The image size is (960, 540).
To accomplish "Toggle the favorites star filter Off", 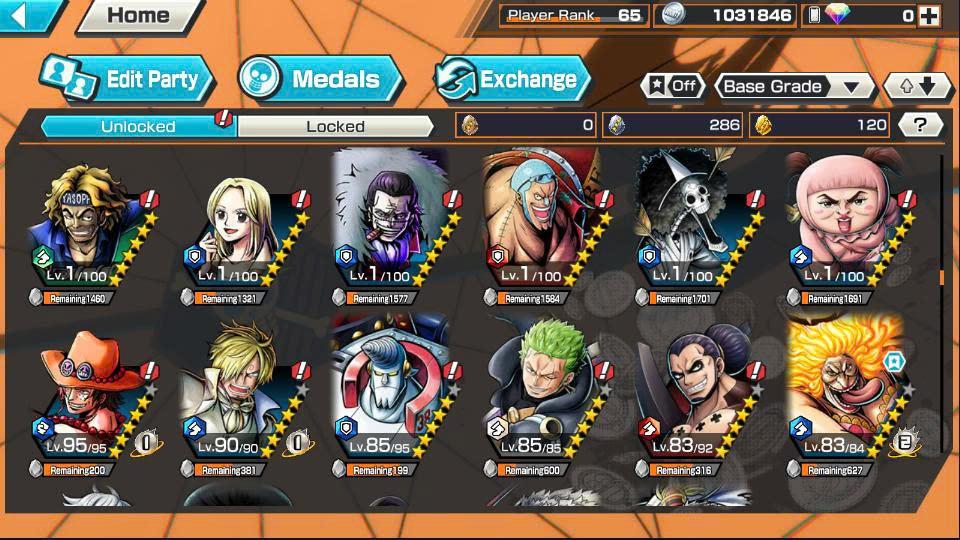I will click(x=671, y=86).
